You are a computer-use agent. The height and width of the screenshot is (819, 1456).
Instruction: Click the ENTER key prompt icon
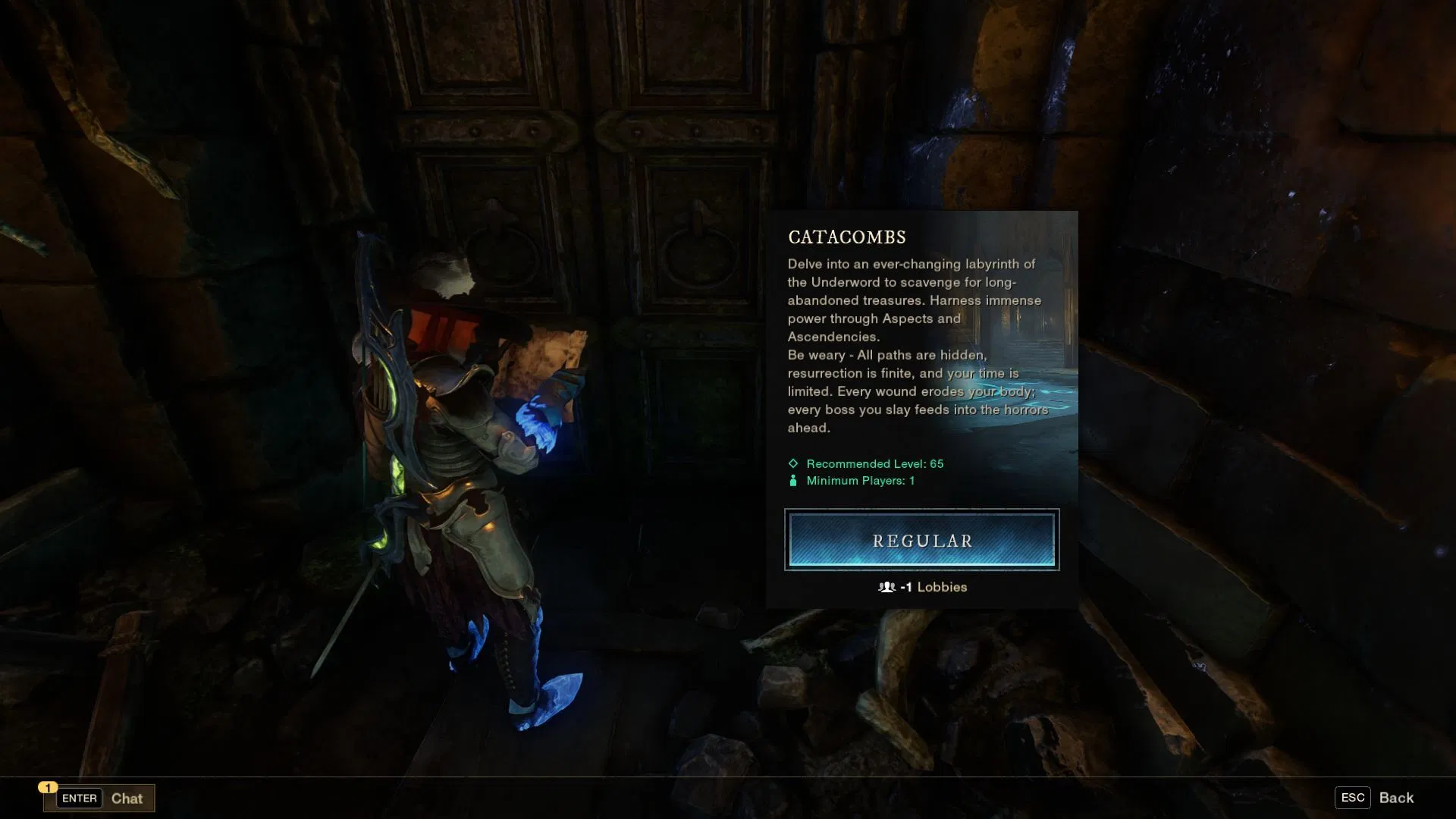(x=78, y=798)
